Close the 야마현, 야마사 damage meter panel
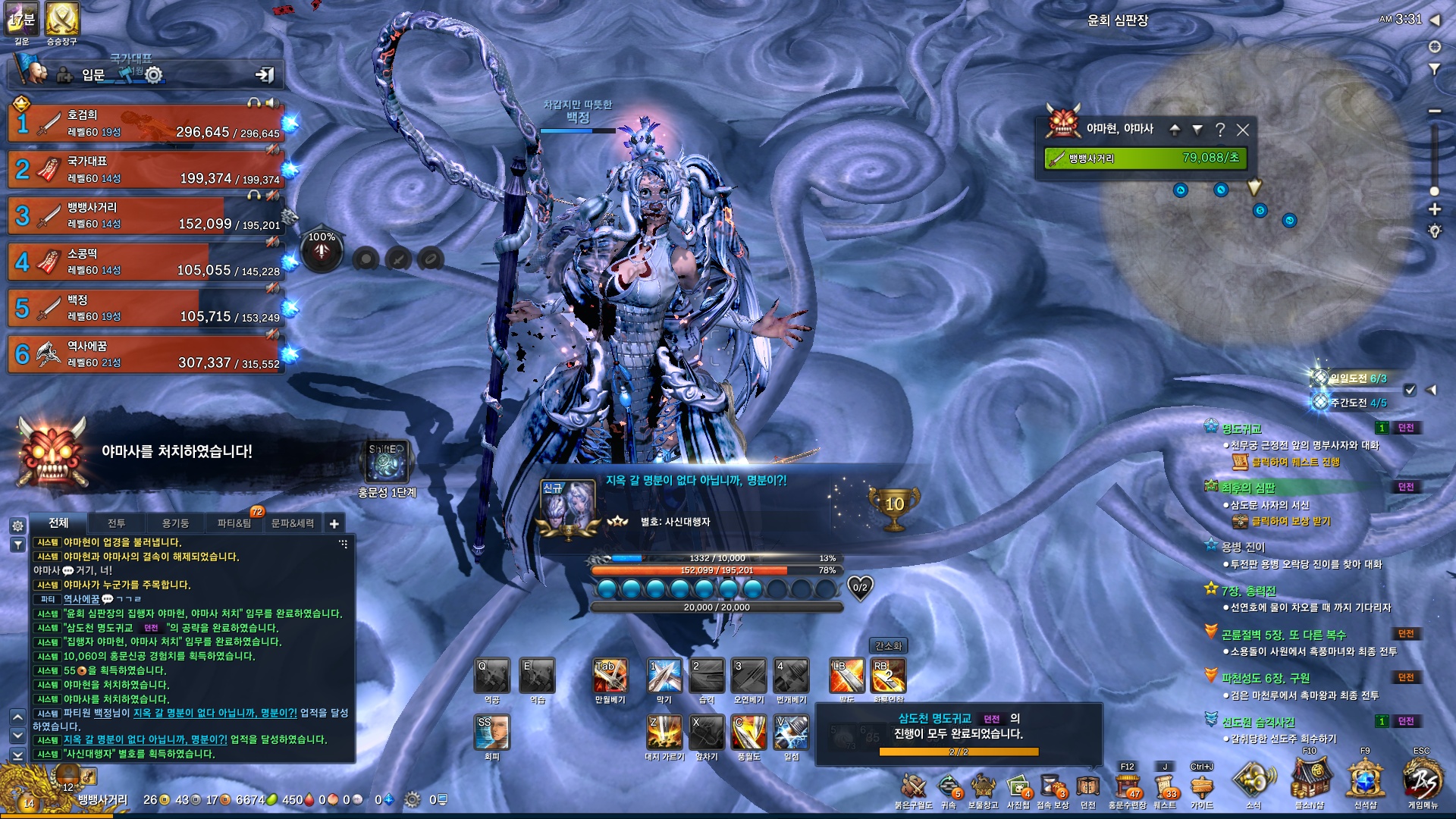 tap(1242, 130)
